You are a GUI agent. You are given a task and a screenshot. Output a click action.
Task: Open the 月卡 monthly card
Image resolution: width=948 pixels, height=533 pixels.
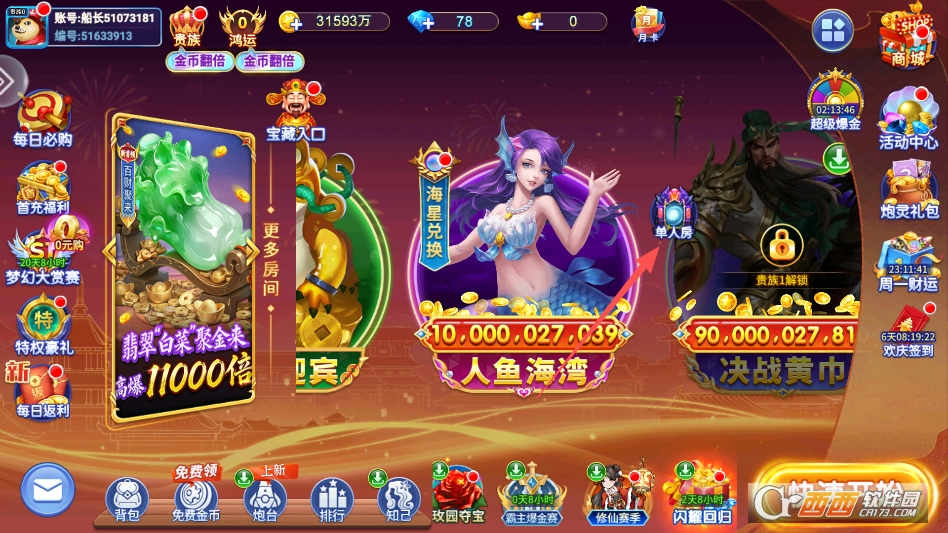[x=647, y=23]
